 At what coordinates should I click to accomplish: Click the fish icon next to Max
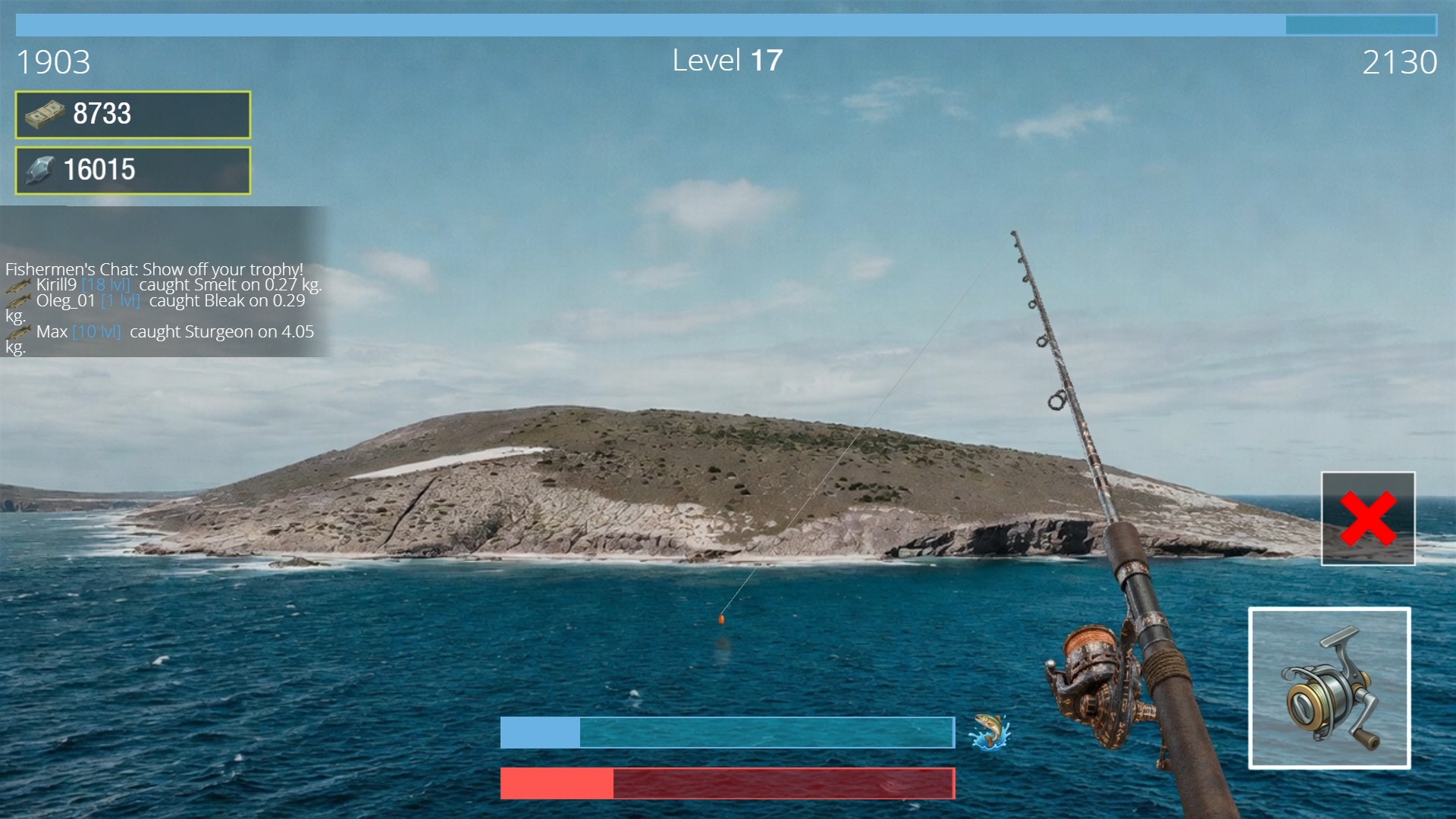point(18,331)
